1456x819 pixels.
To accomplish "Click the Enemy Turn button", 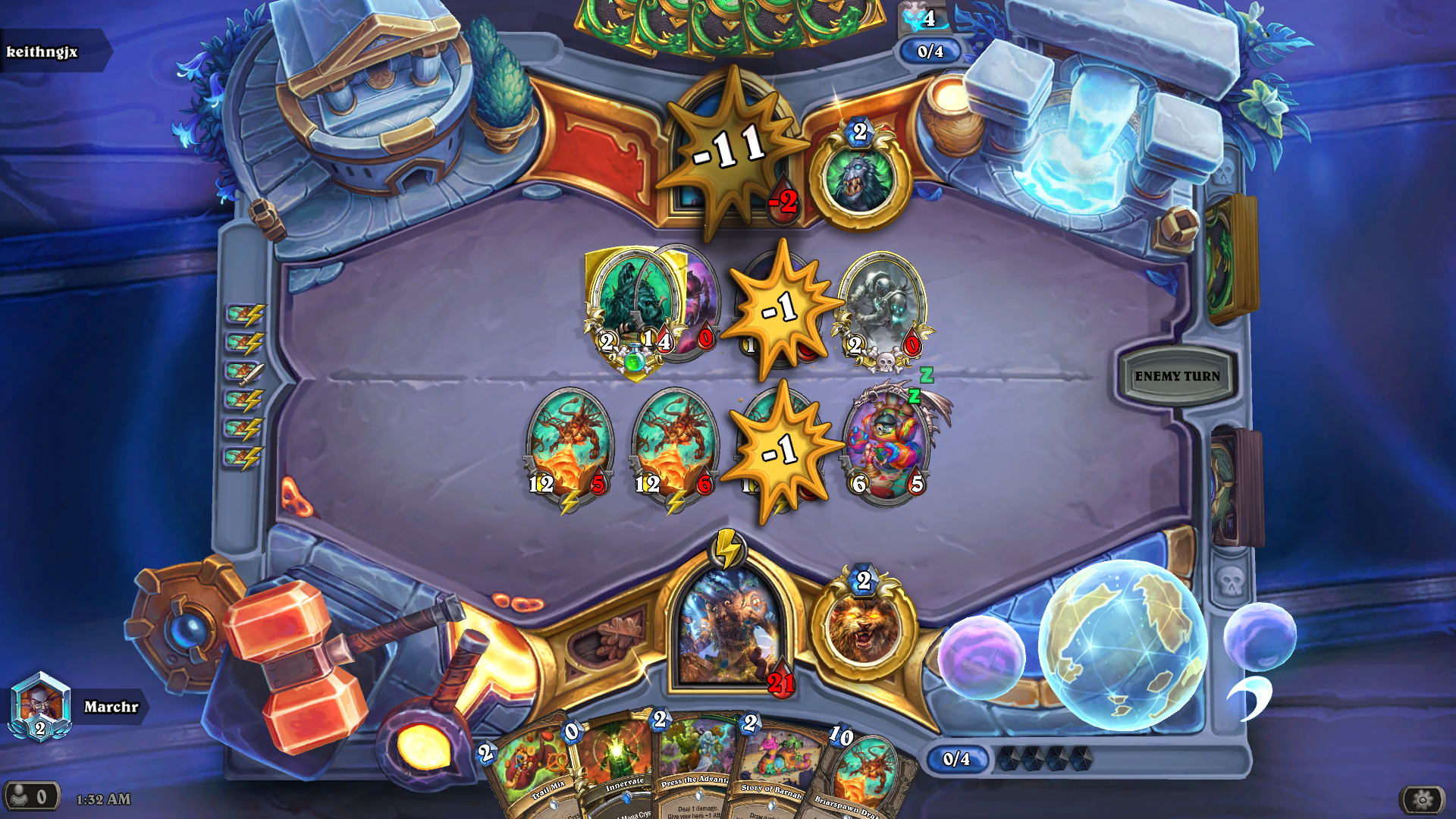I will click(1177, 375).
